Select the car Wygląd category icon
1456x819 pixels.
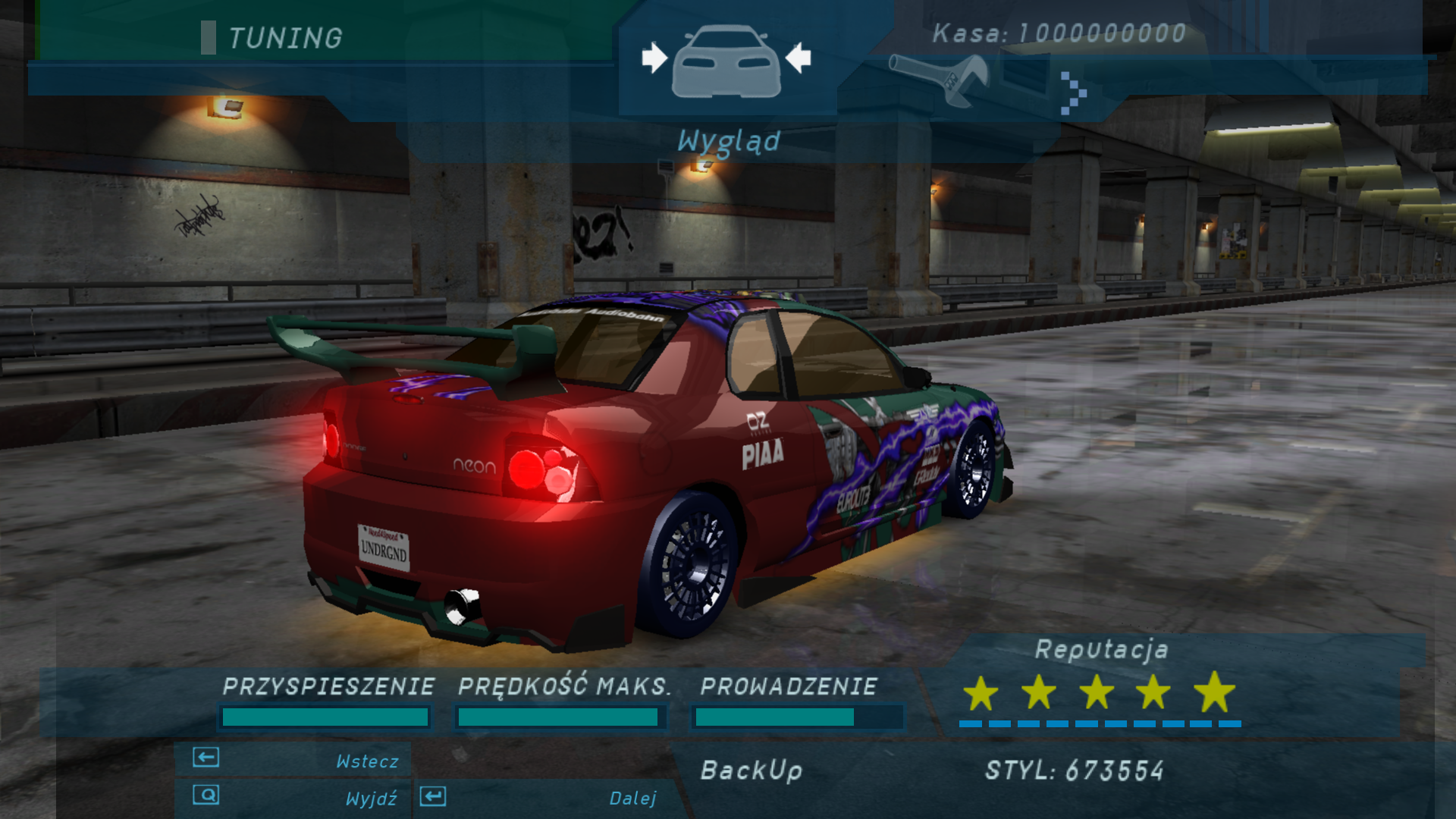coord(726,61)
